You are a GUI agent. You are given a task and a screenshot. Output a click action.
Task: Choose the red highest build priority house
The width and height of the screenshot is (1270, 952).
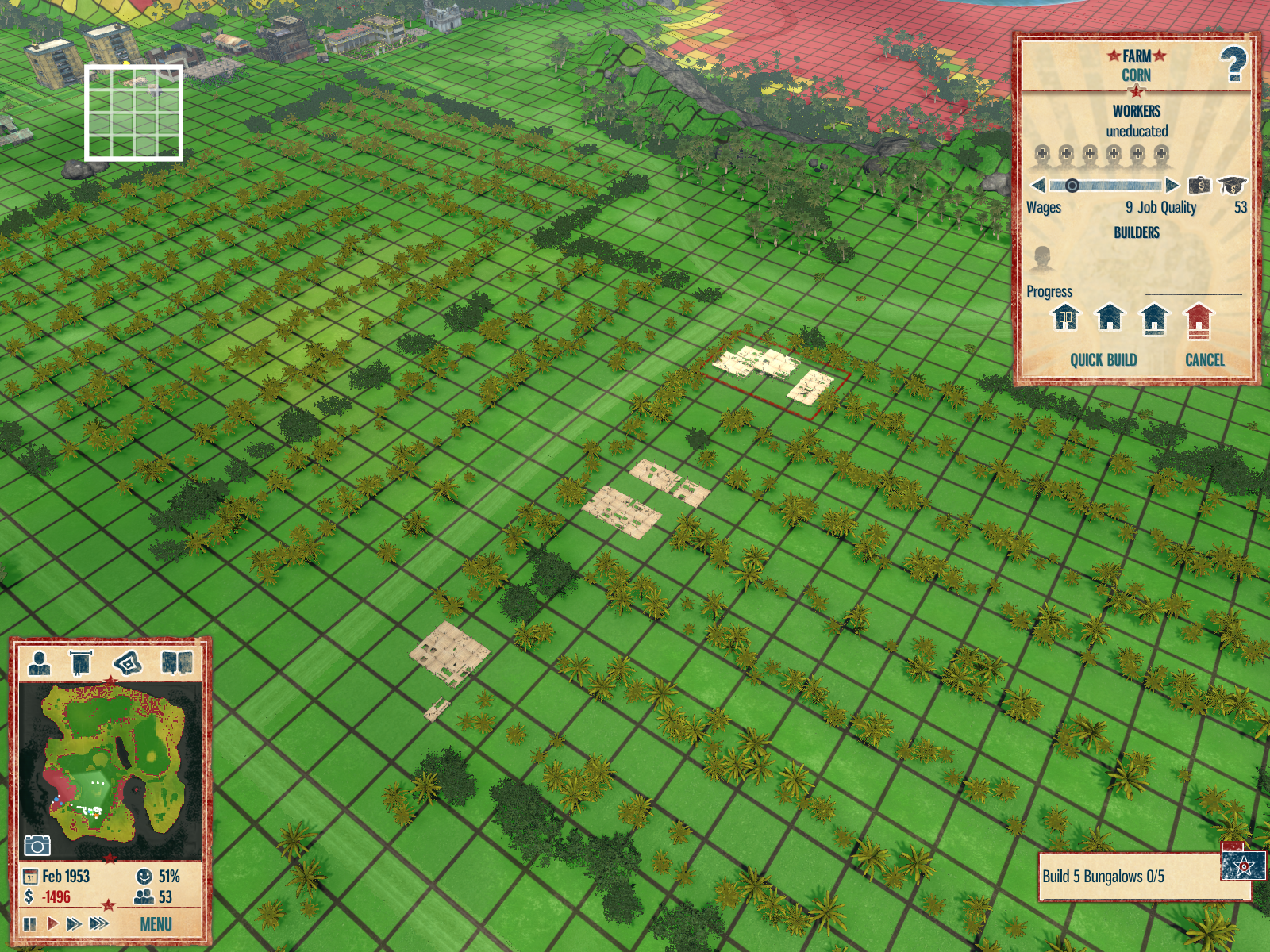click(1199, 319)
